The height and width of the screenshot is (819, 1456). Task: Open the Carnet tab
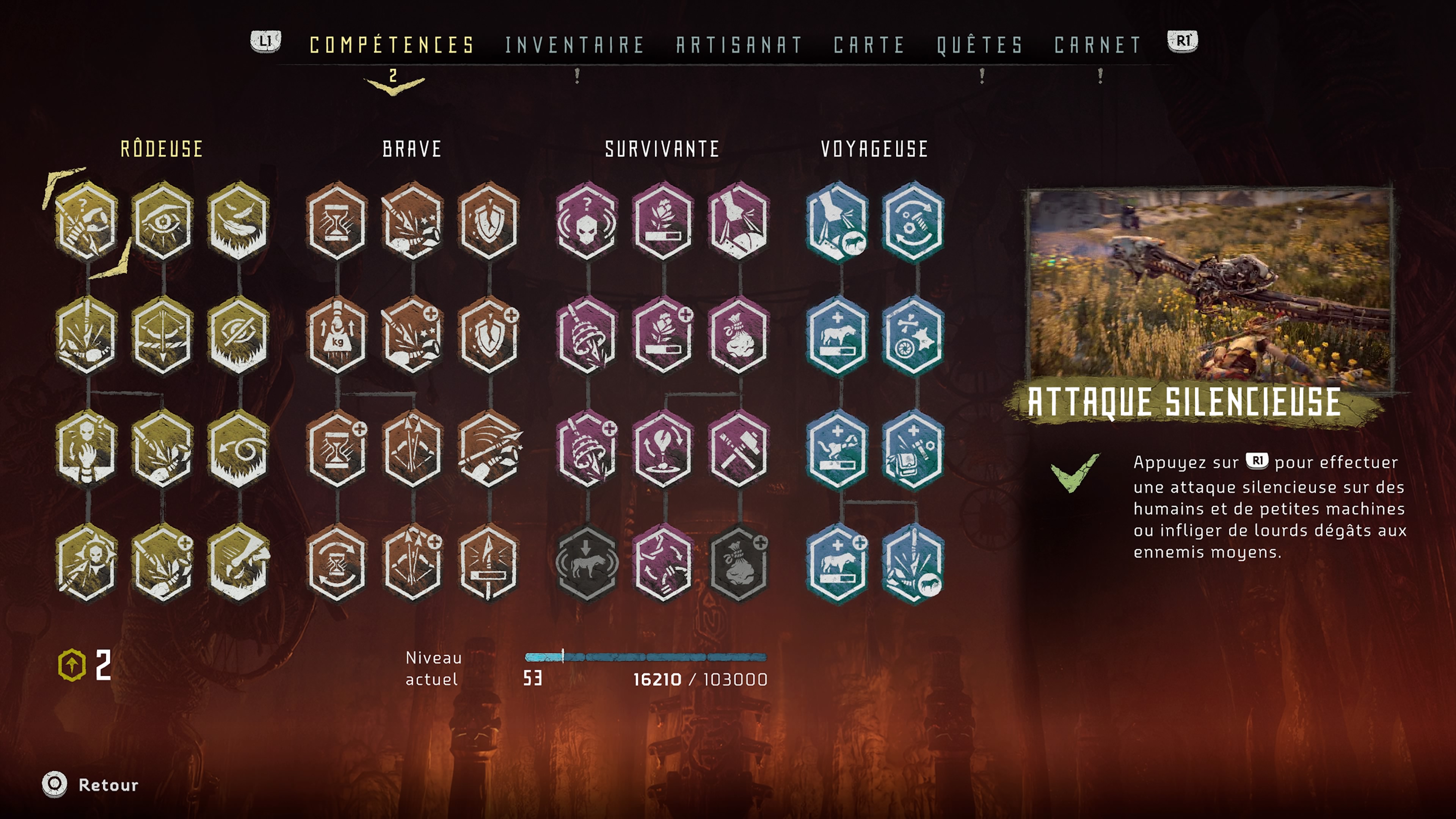(x=1098, y=45)
